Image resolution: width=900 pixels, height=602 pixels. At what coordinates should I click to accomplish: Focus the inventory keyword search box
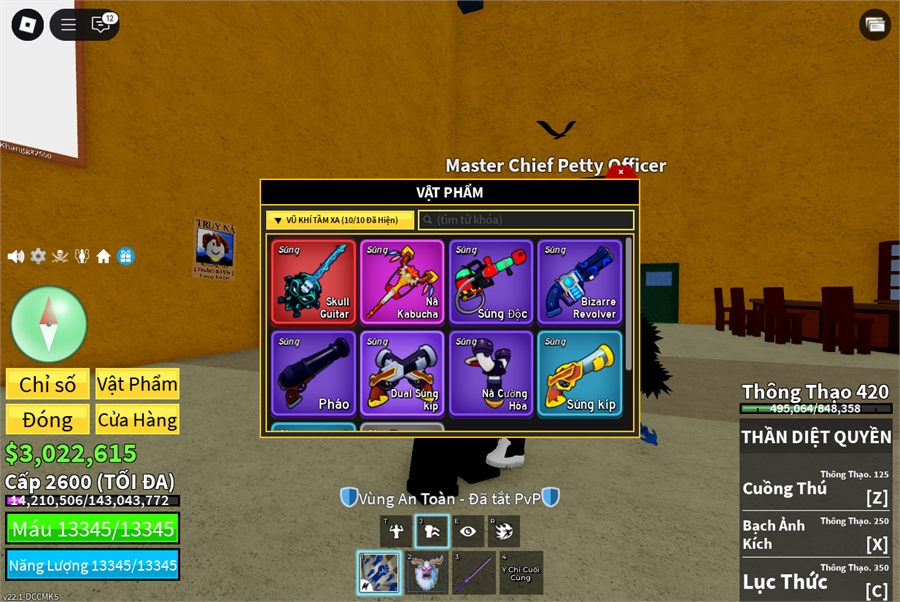[526, 220]
